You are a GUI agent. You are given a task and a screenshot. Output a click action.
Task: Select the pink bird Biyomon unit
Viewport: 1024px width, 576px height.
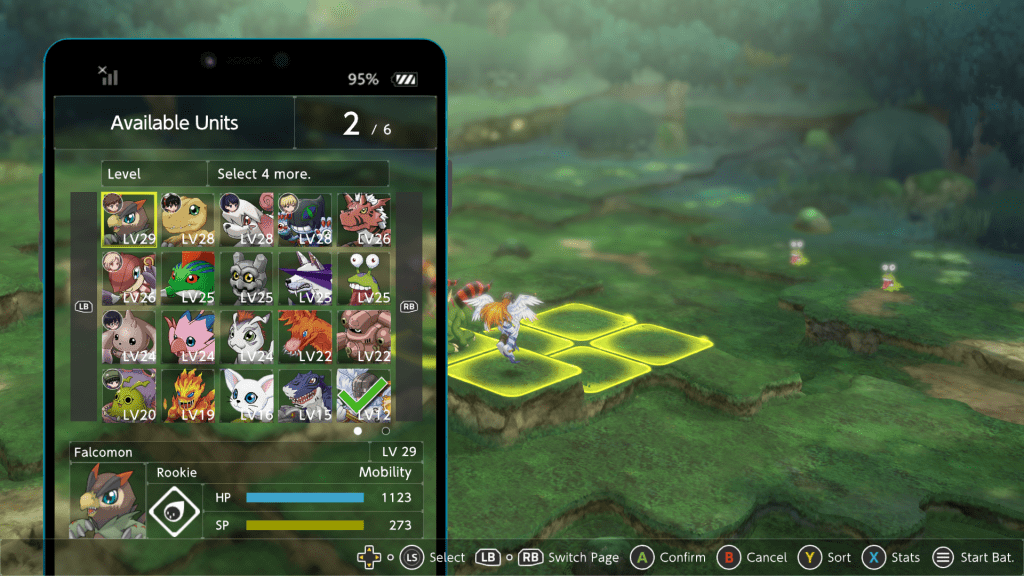(188, 337)
